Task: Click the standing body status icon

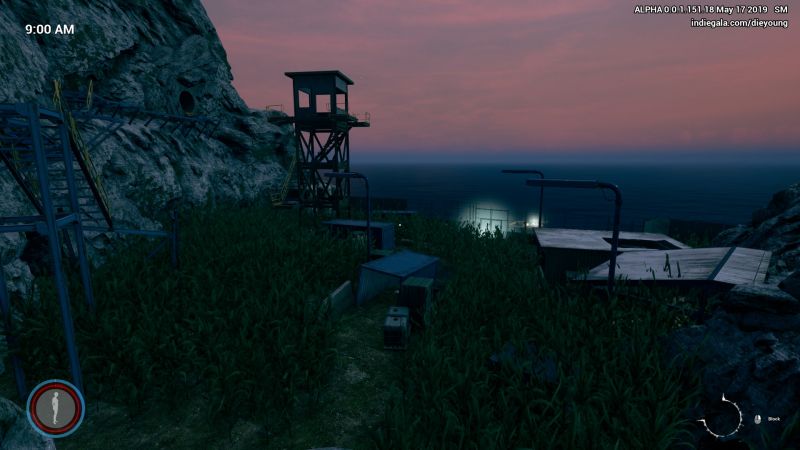Action: tap(55, 408)
